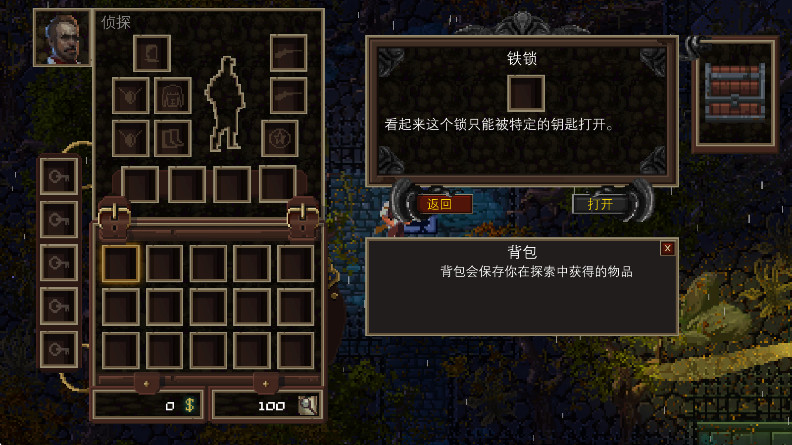792x445 pixels.
Task: Click the 打开 (open) button
Action: click(x=601, y=204)
